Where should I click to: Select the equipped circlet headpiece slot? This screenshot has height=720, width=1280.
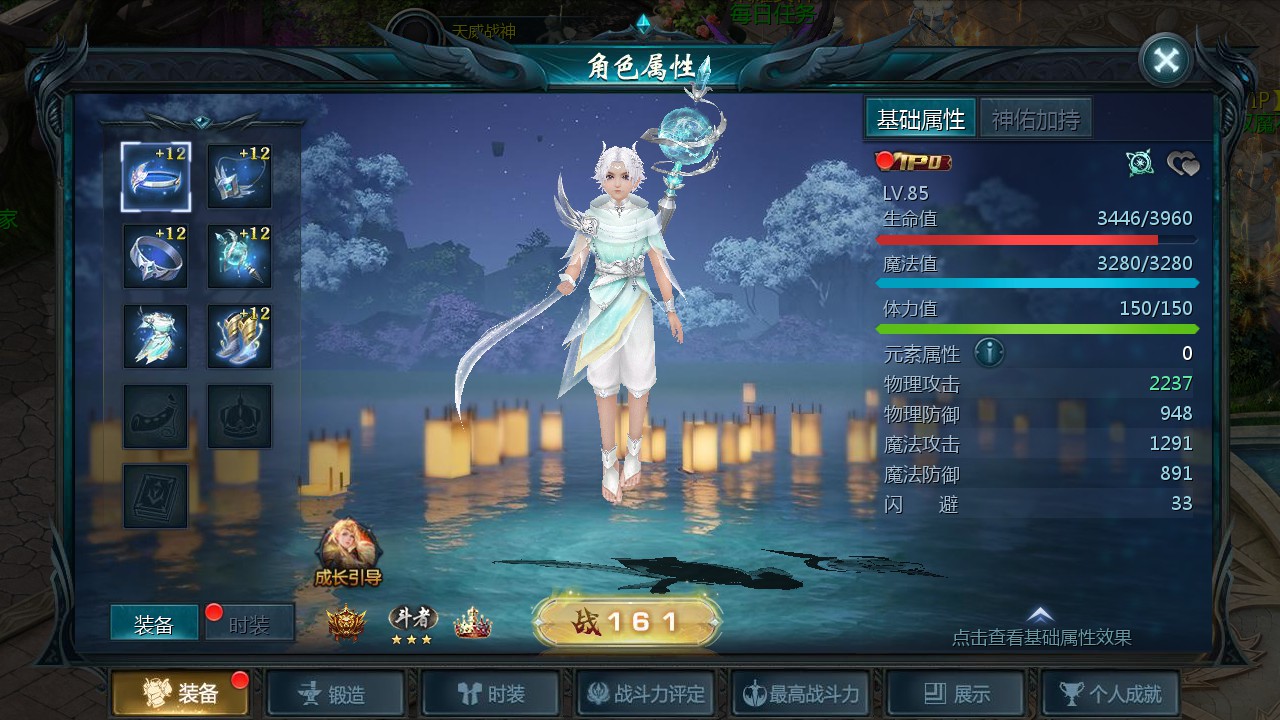155,176
